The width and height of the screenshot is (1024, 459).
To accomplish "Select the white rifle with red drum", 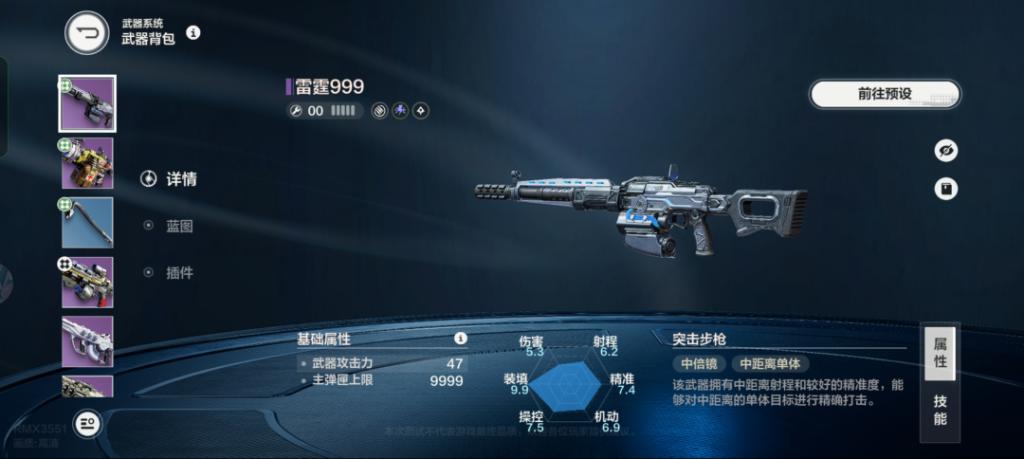I will point(87,282).
